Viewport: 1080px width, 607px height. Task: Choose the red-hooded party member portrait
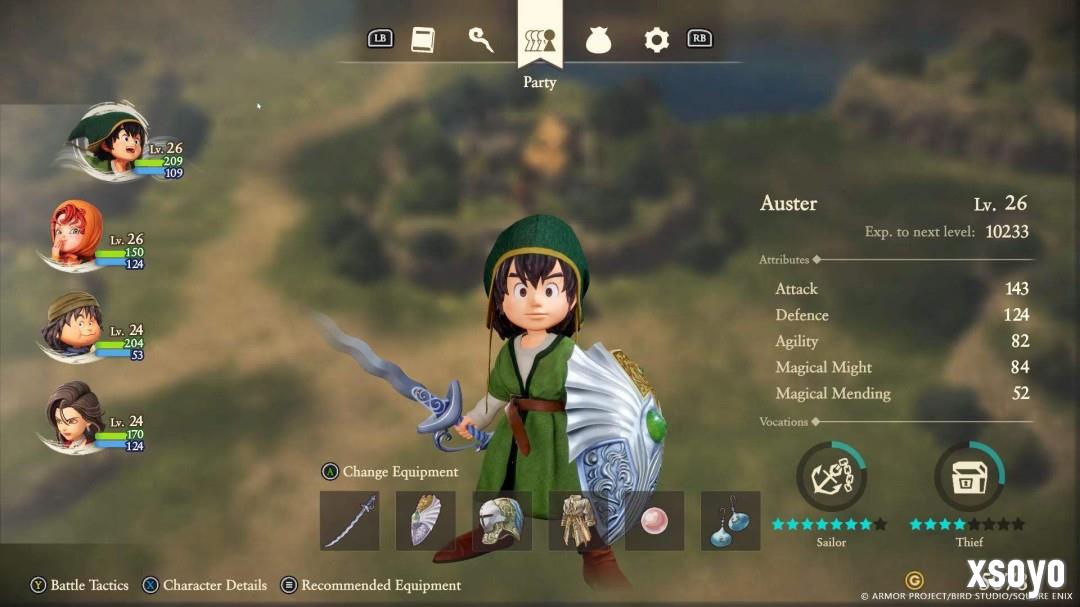78,232
